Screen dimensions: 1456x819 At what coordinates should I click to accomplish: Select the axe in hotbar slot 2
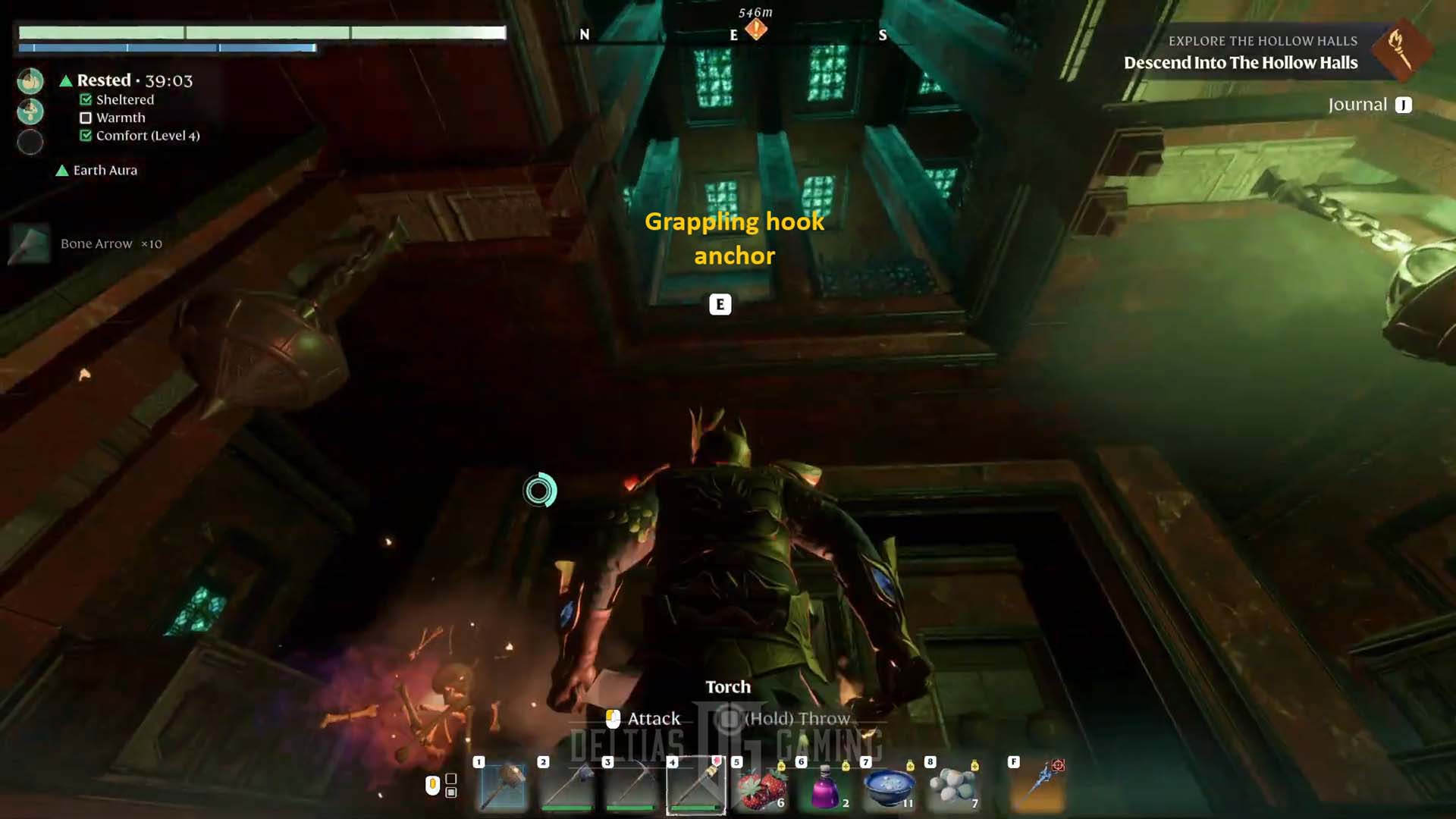coord(567,786)
